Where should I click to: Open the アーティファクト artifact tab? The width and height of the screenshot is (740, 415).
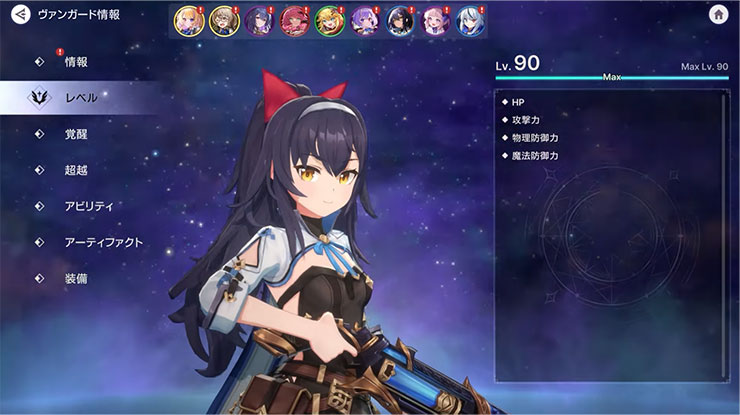pyautogui.click(x=103, y=242)
